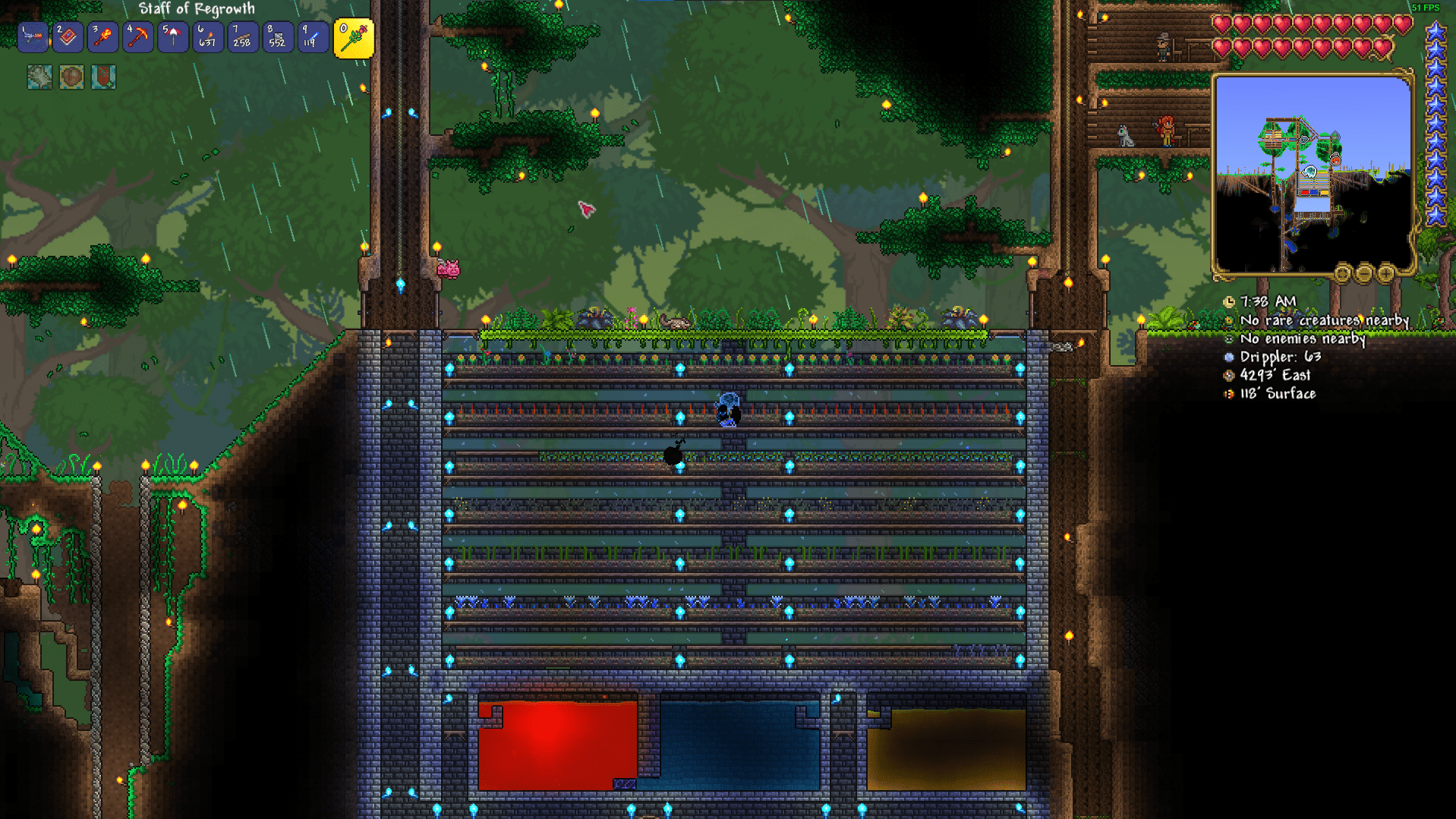Select the Staff of Regrowth in slot 0

(354, 36)
